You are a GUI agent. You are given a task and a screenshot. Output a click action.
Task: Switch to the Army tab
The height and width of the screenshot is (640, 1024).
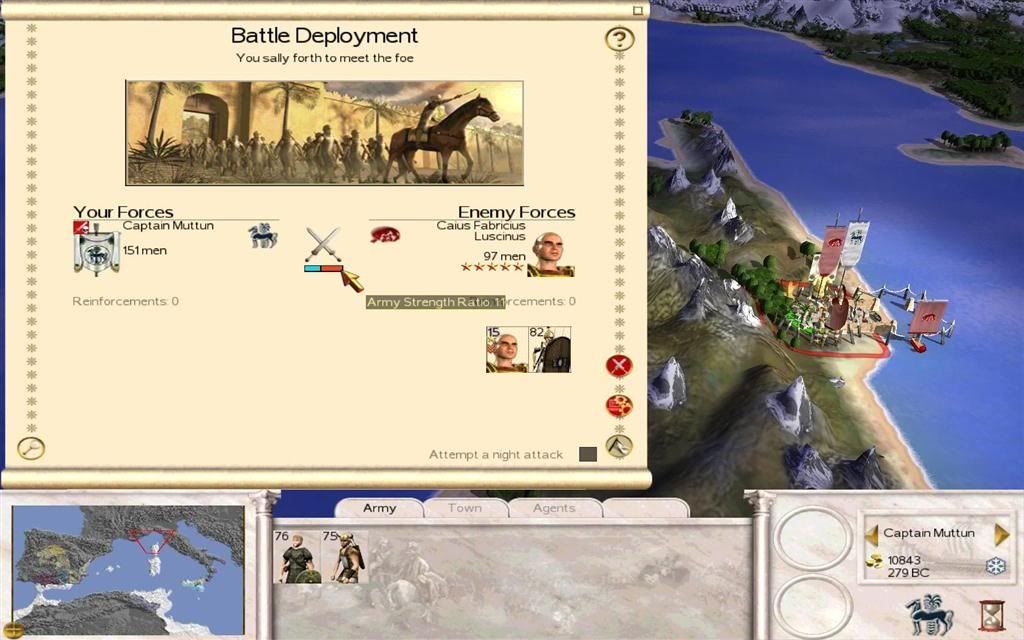[379, 508]
